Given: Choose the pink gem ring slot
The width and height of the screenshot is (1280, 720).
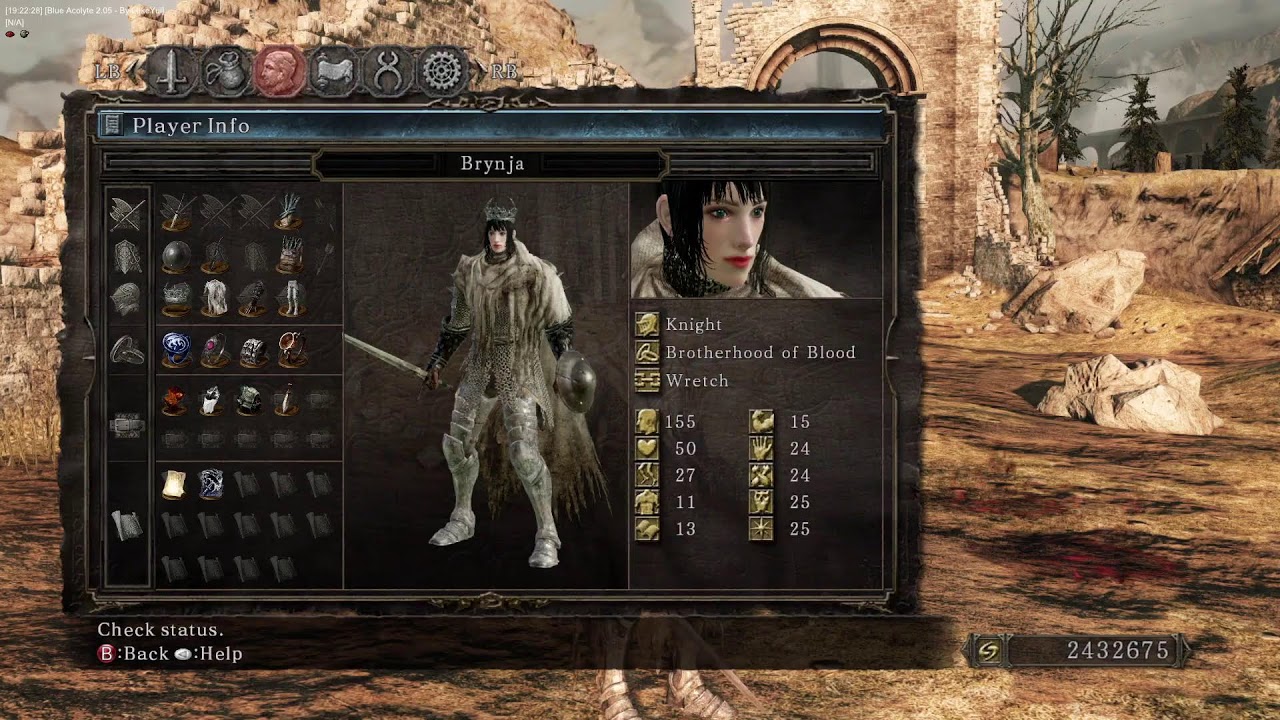Looking at the screenshot, I should [215, 349].
